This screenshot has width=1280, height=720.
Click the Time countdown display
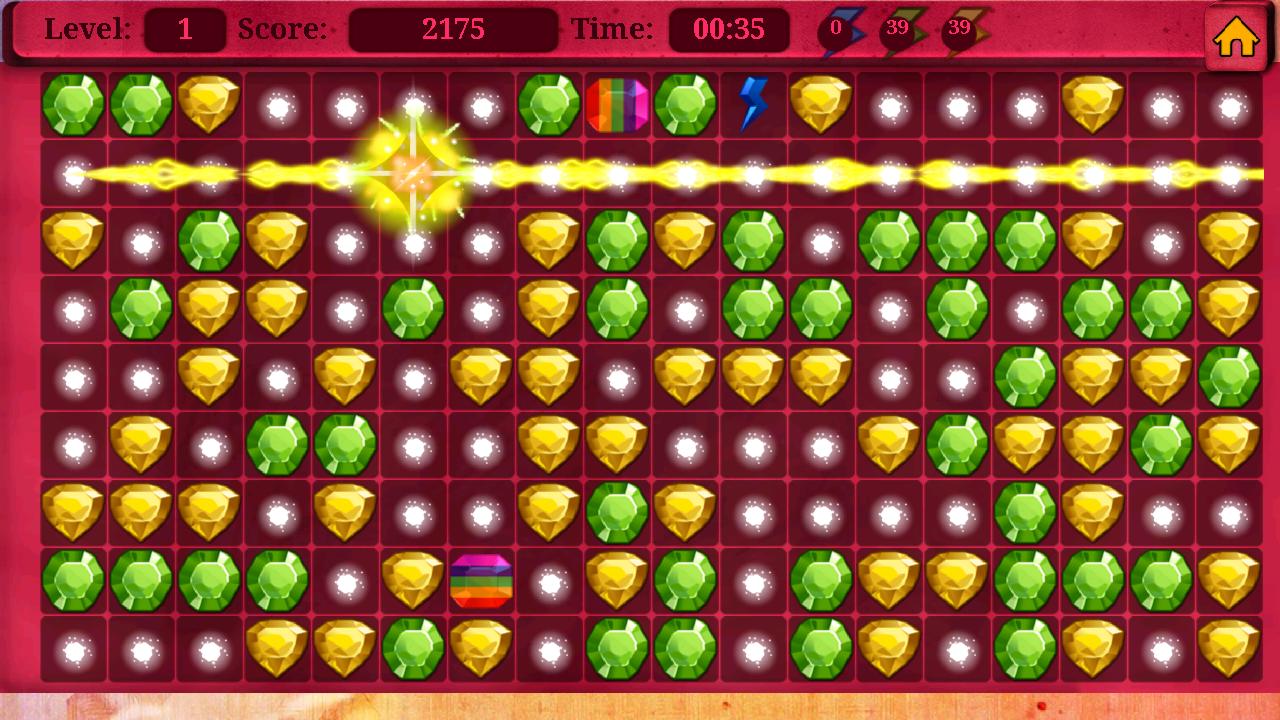point(727,28)
